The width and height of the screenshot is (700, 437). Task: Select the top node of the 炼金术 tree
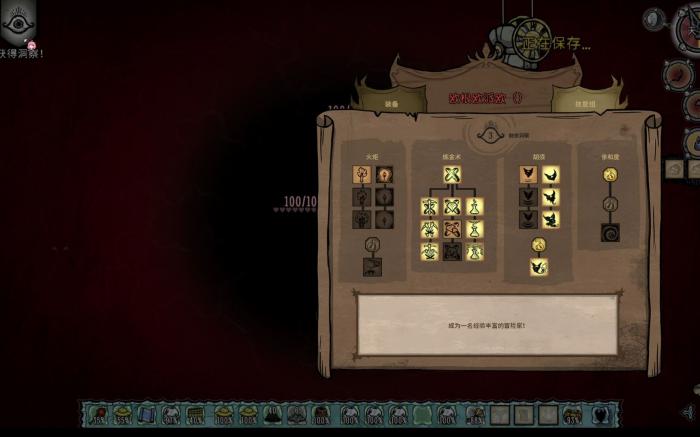[x=452, y=175]
